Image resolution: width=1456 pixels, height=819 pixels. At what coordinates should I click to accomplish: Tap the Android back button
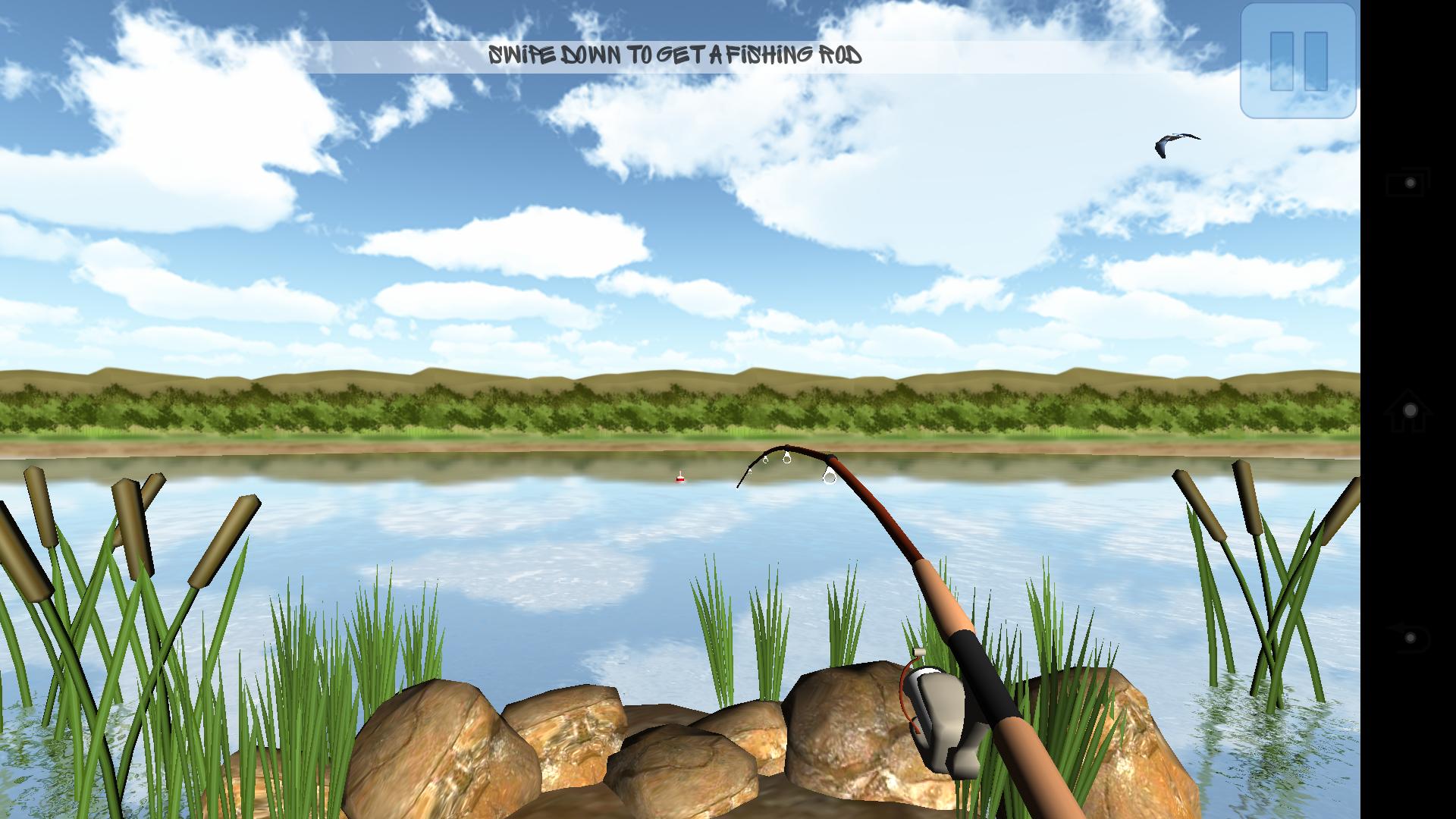tap(1408, 638)
